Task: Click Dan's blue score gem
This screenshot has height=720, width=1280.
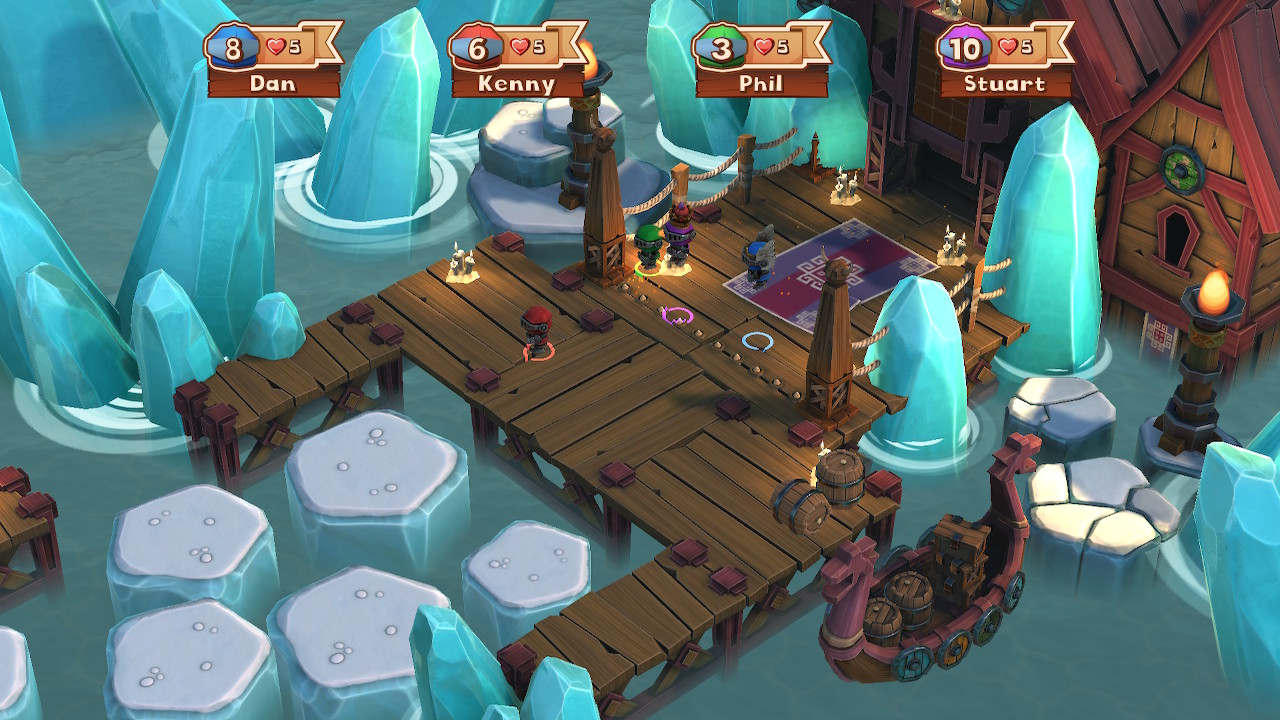Action: pyautogui.click(x=233, y=47)
